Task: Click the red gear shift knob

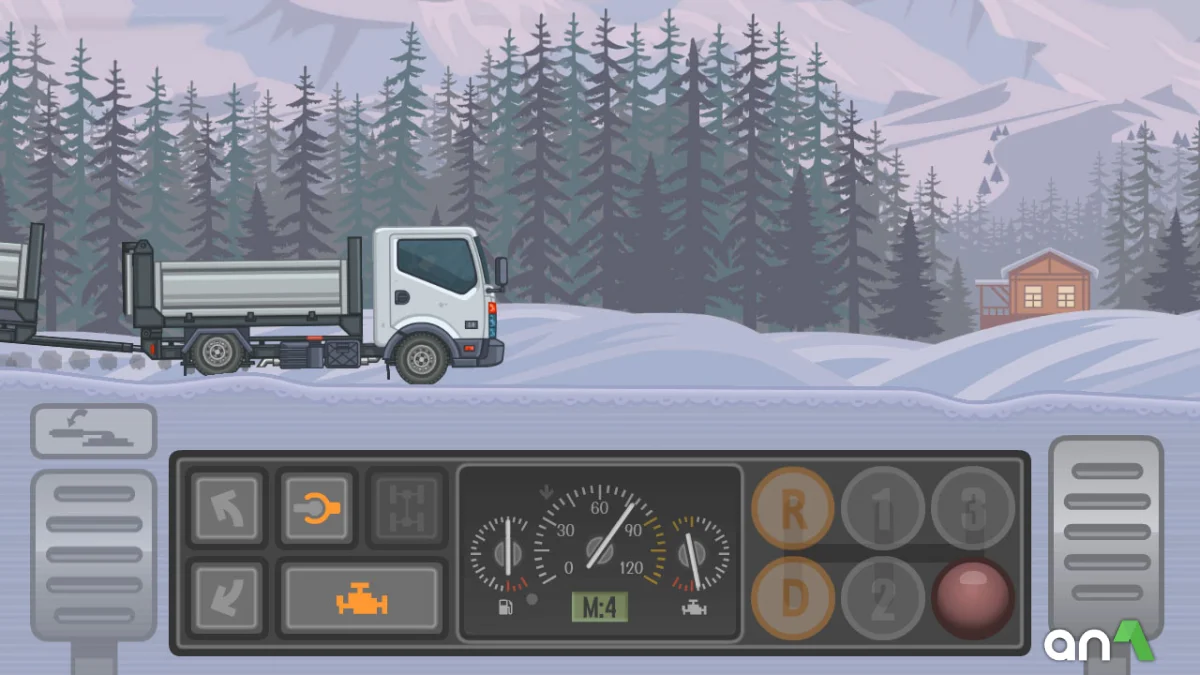Action: [972, 598]
